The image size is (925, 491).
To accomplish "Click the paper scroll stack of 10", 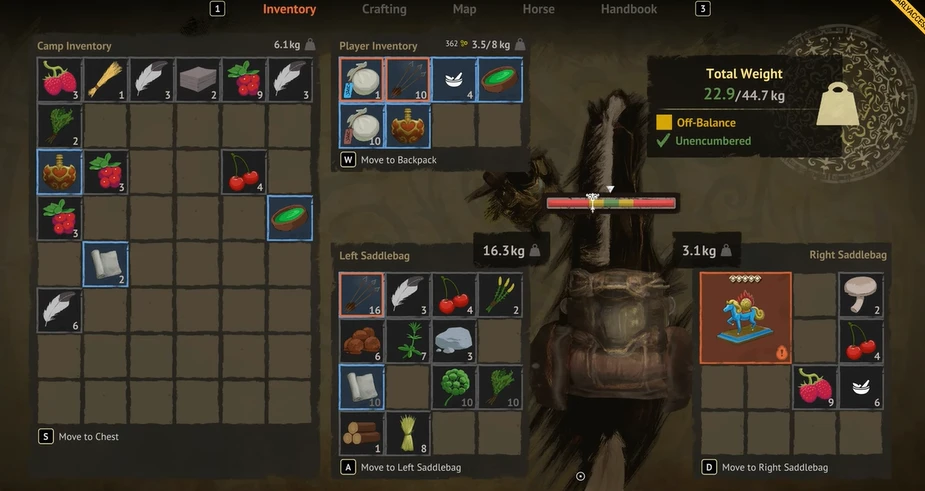I will click(361, 386).
